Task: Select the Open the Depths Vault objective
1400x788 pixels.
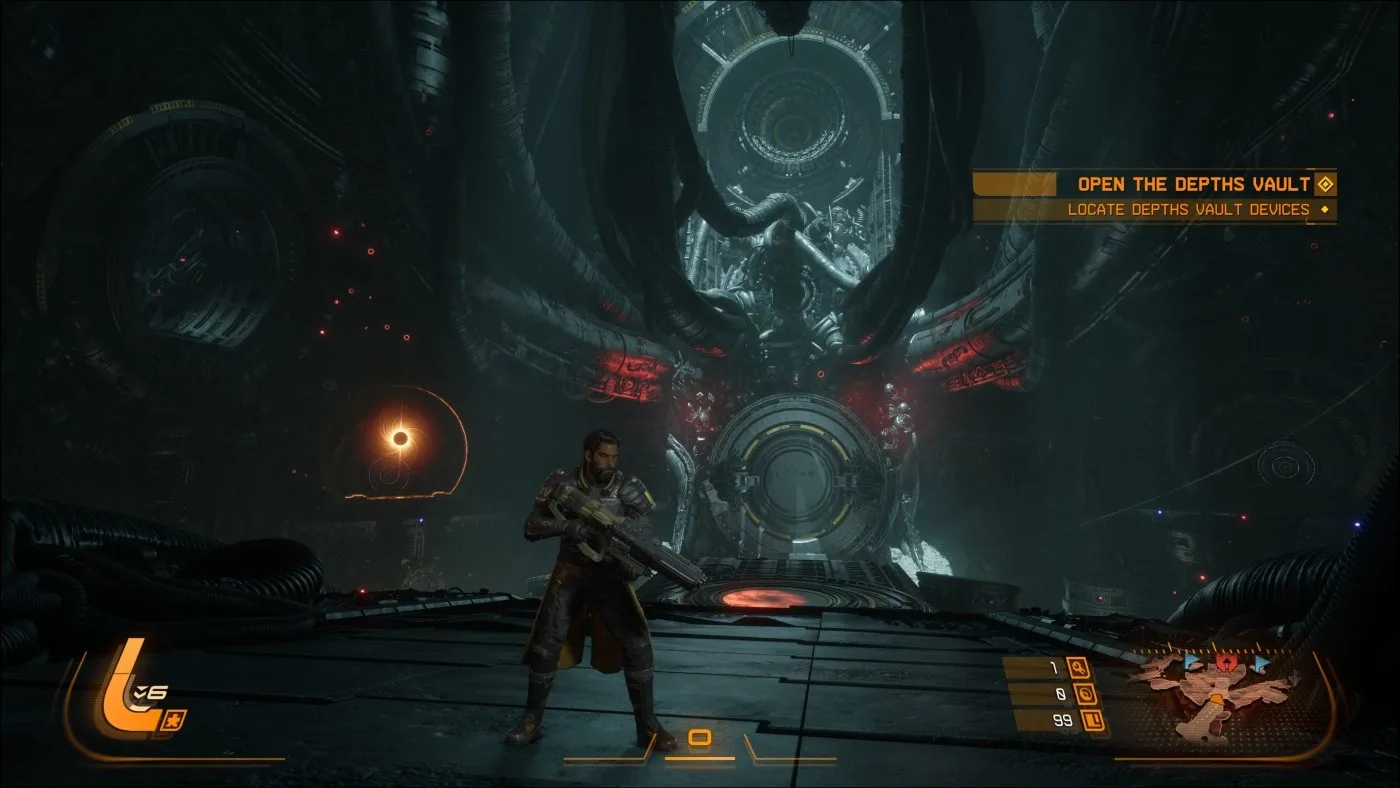Action: coord(1192,184)
